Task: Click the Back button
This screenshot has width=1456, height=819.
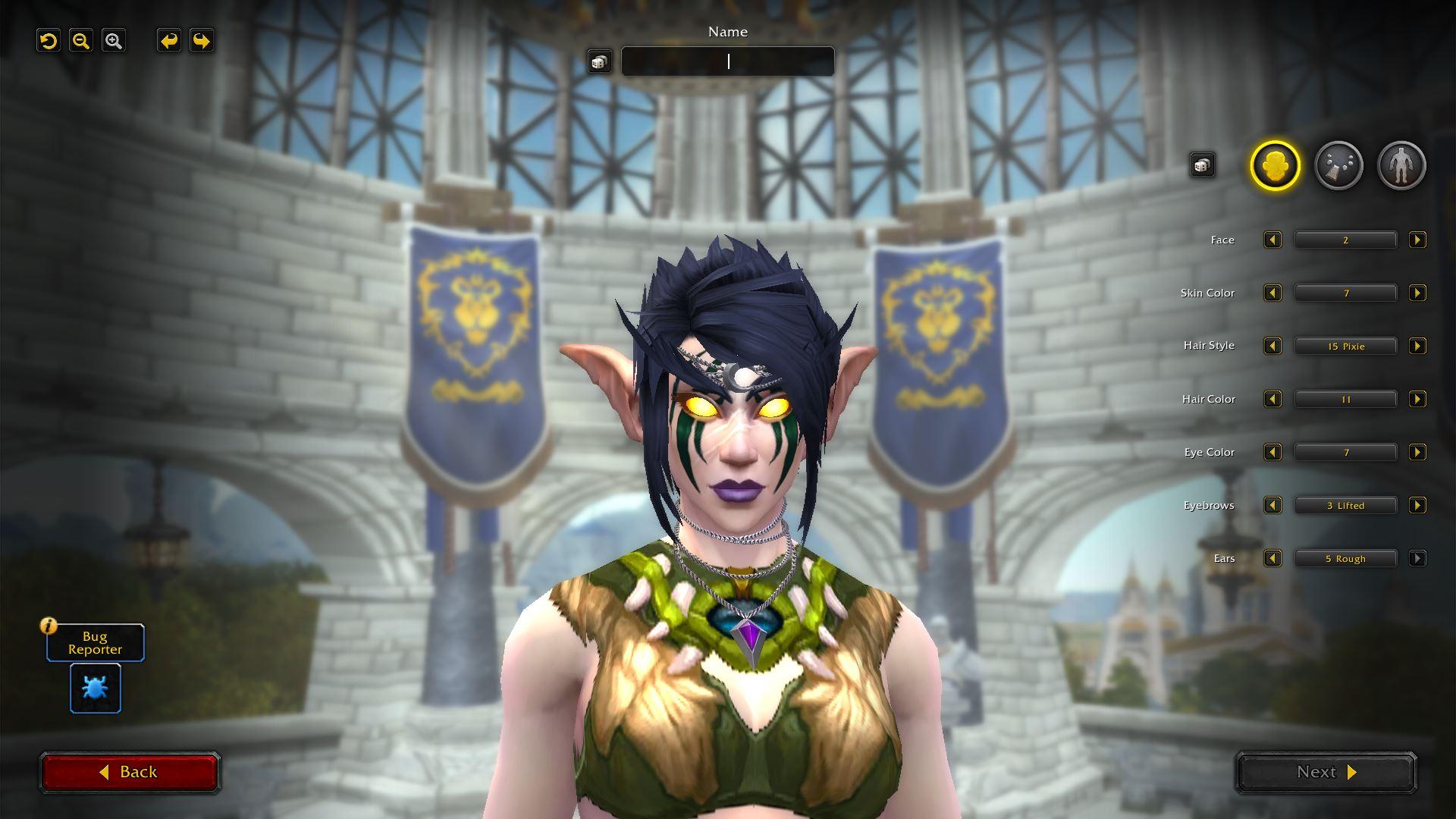Action: pos(130,772)
